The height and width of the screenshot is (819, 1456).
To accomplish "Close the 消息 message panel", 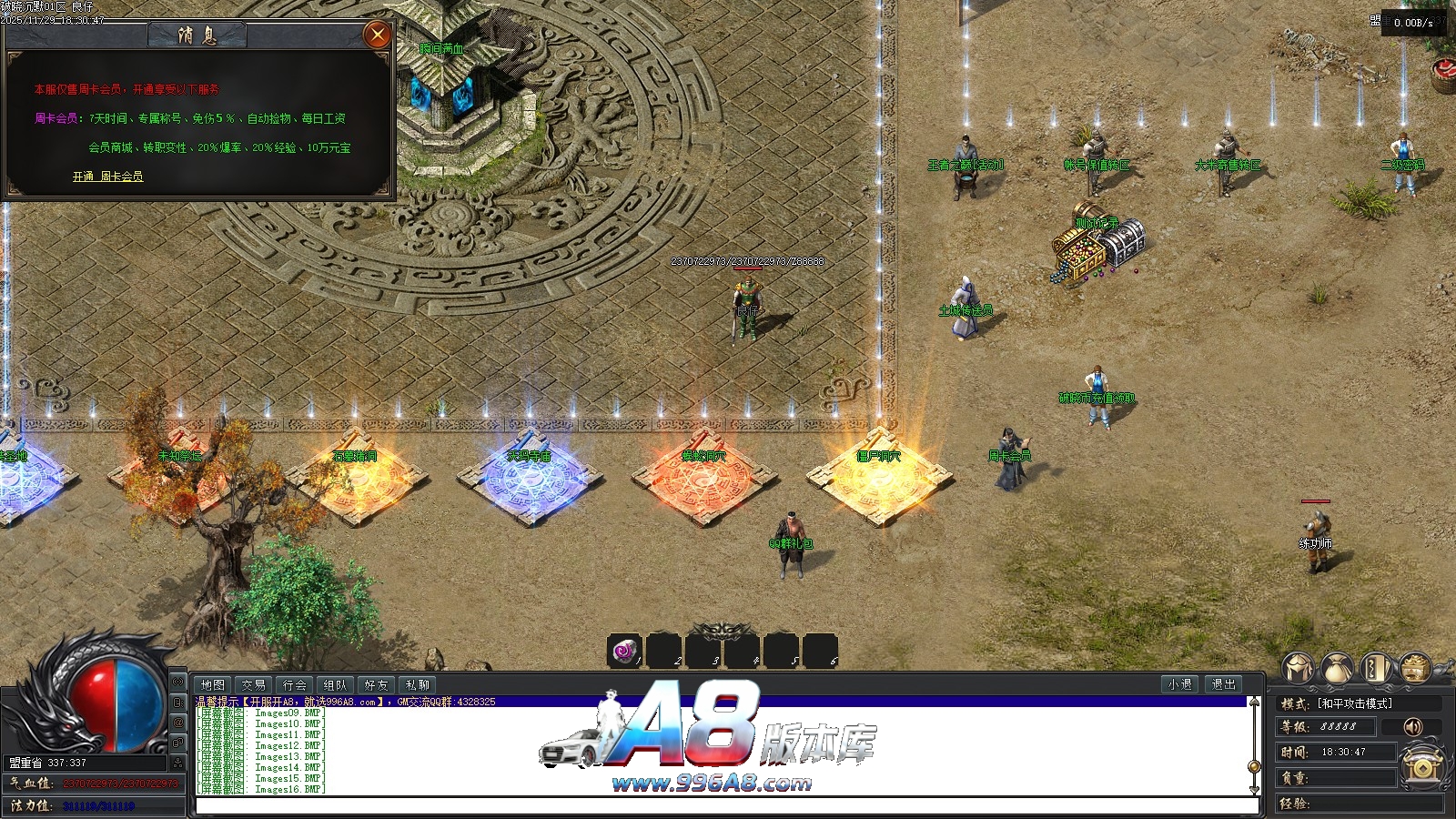I will (x=377, y=35).
